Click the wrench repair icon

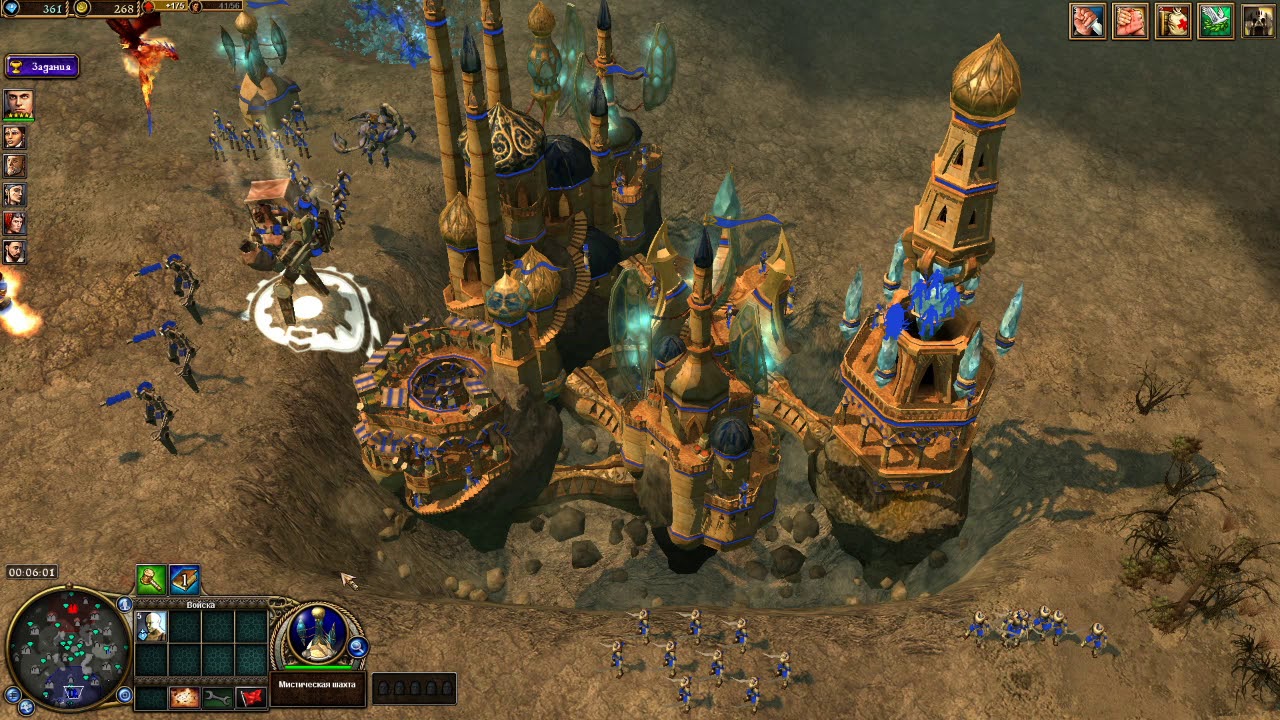pyautogui.click(x=217, y=697)
